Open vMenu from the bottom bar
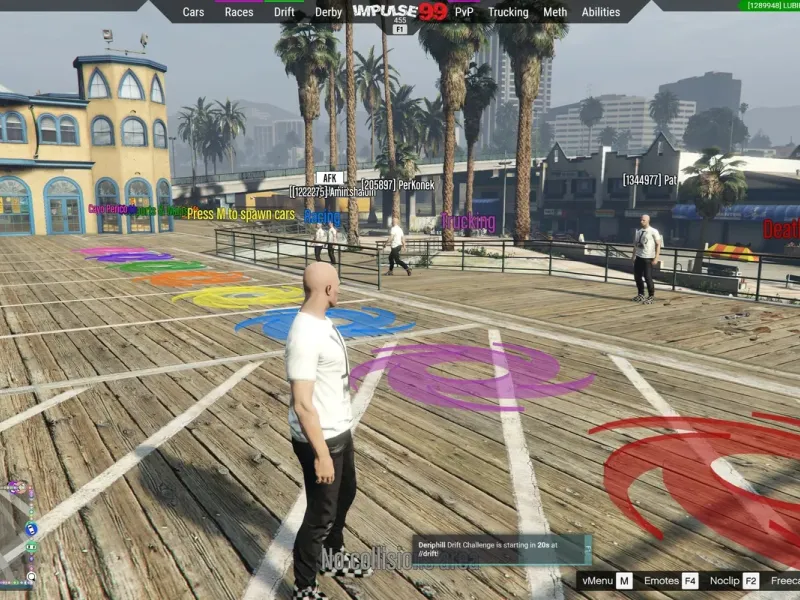This screenshot has height=600, width=800. pyautogui.click(x=608, y=581)
